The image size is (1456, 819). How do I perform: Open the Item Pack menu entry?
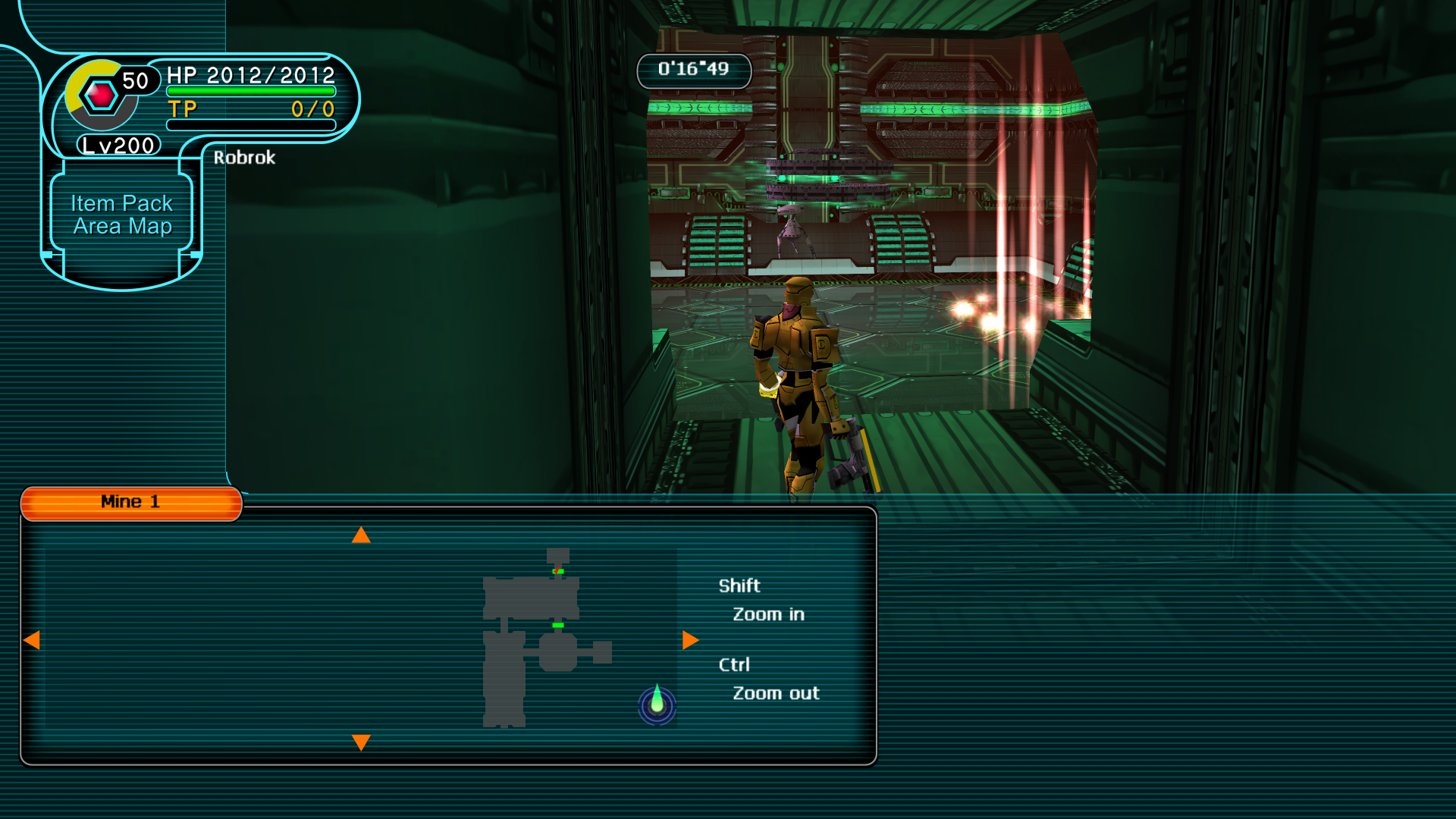121,203
